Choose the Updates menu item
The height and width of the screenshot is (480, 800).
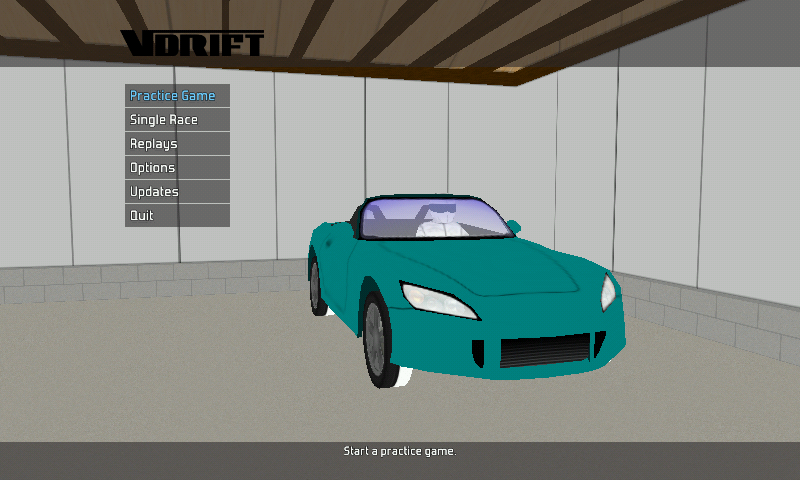pos(176,192)
